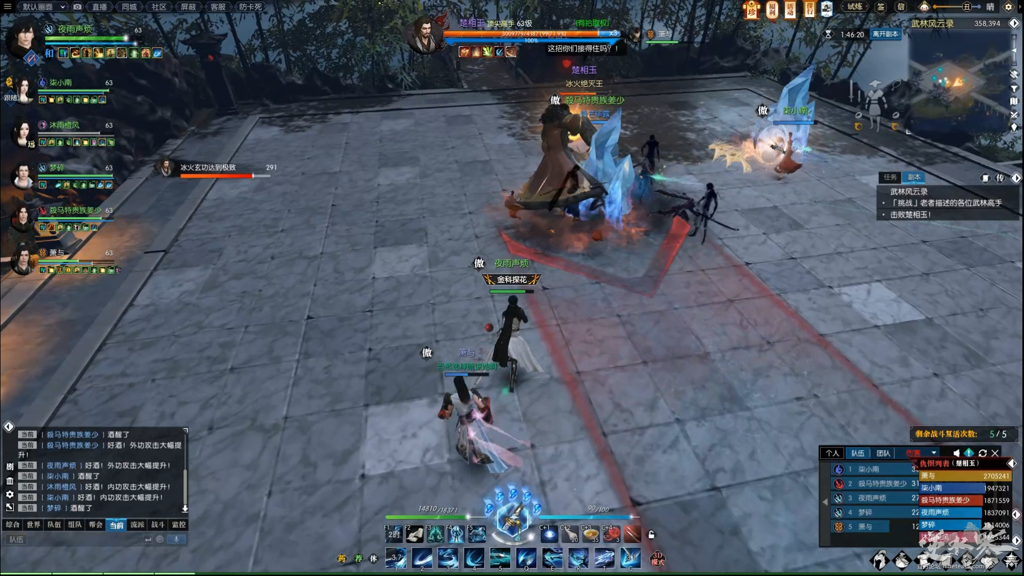Open 客服 customer service
Image resolution: width=1024 pixels, height=576 pixels.
[218, 6]
